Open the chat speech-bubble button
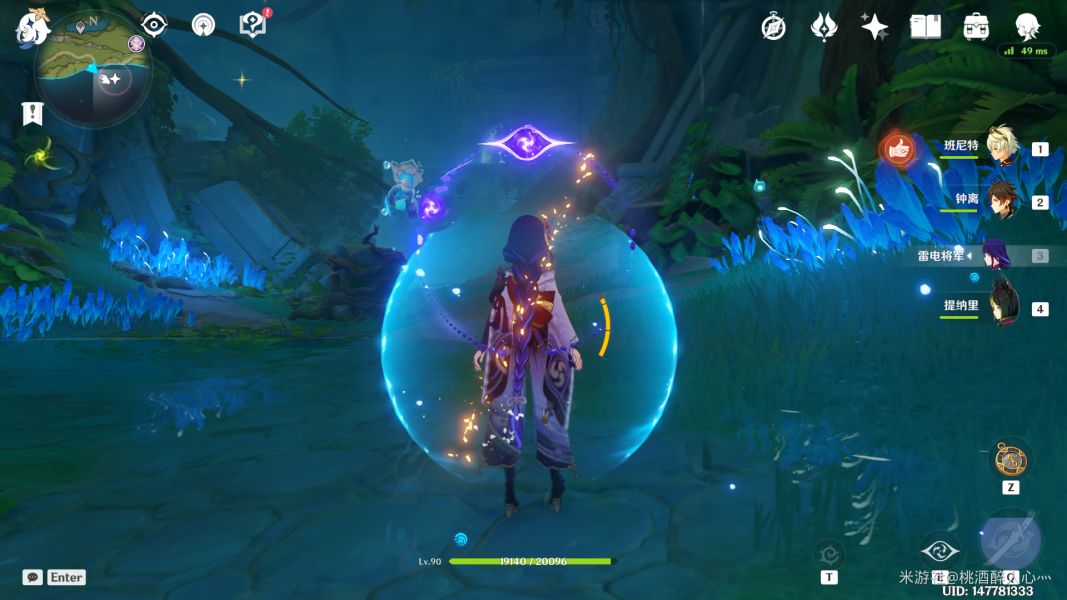Viewport: 1067px width, 600px height. tap(33, 577)
